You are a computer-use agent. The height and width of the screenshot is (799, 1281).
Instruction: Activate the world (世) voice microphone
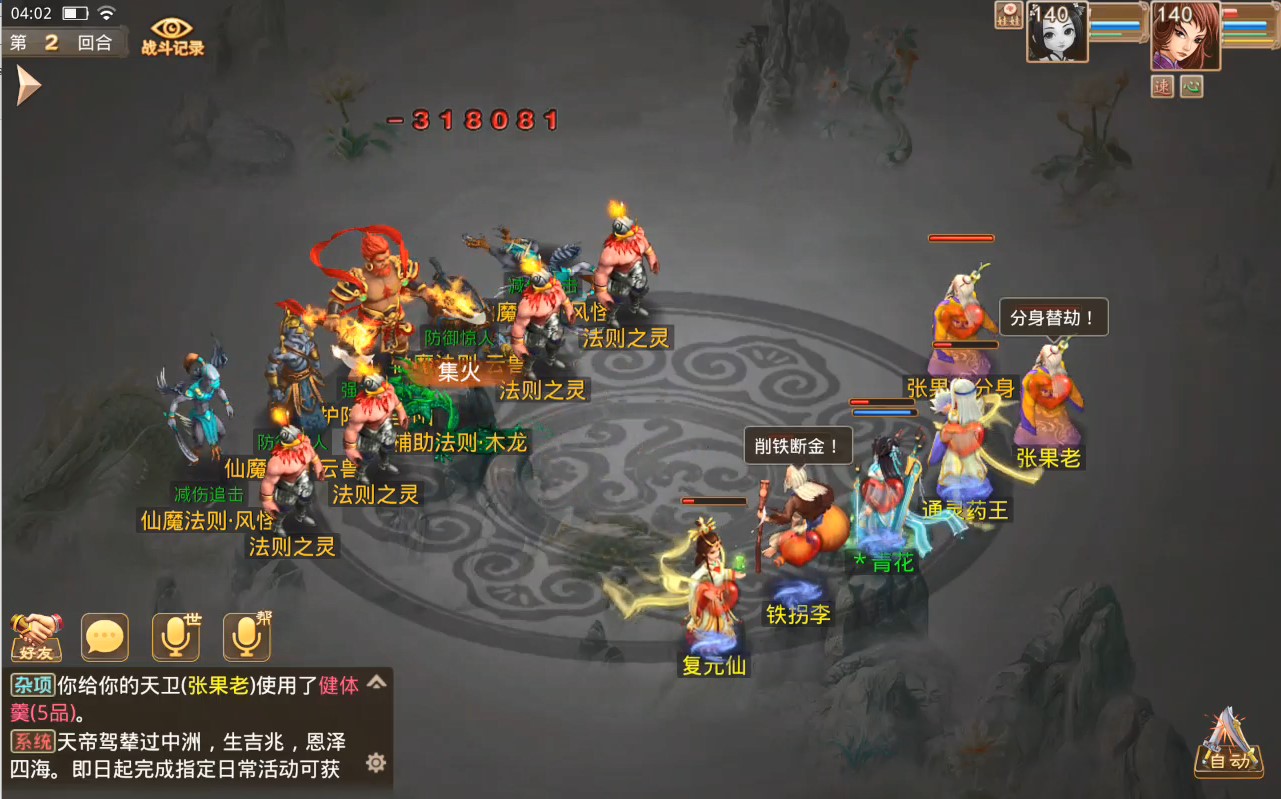click(176, 637)
